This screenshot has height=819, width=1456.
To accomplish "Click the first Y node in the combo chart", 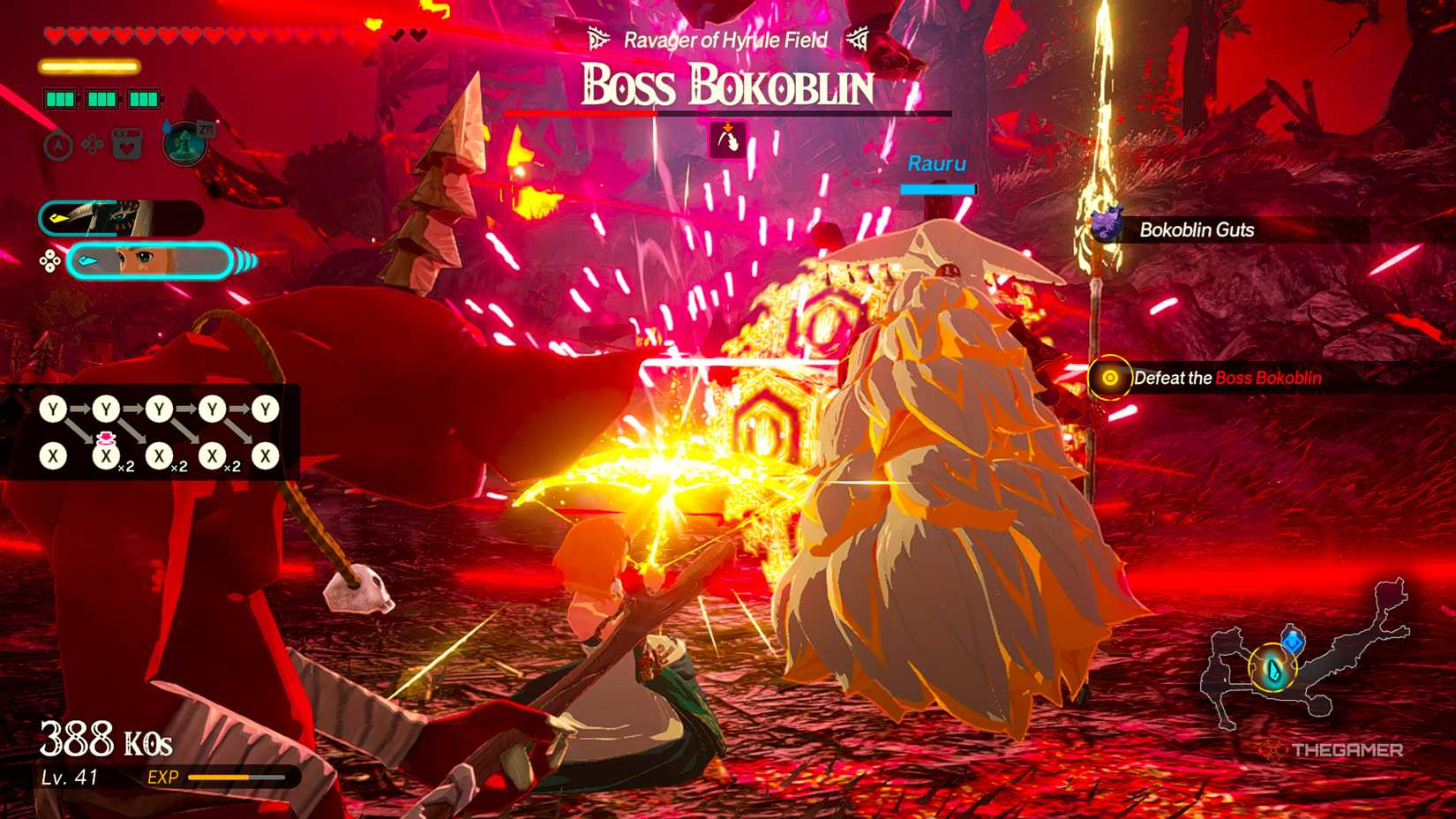I will tap(53, 409).
